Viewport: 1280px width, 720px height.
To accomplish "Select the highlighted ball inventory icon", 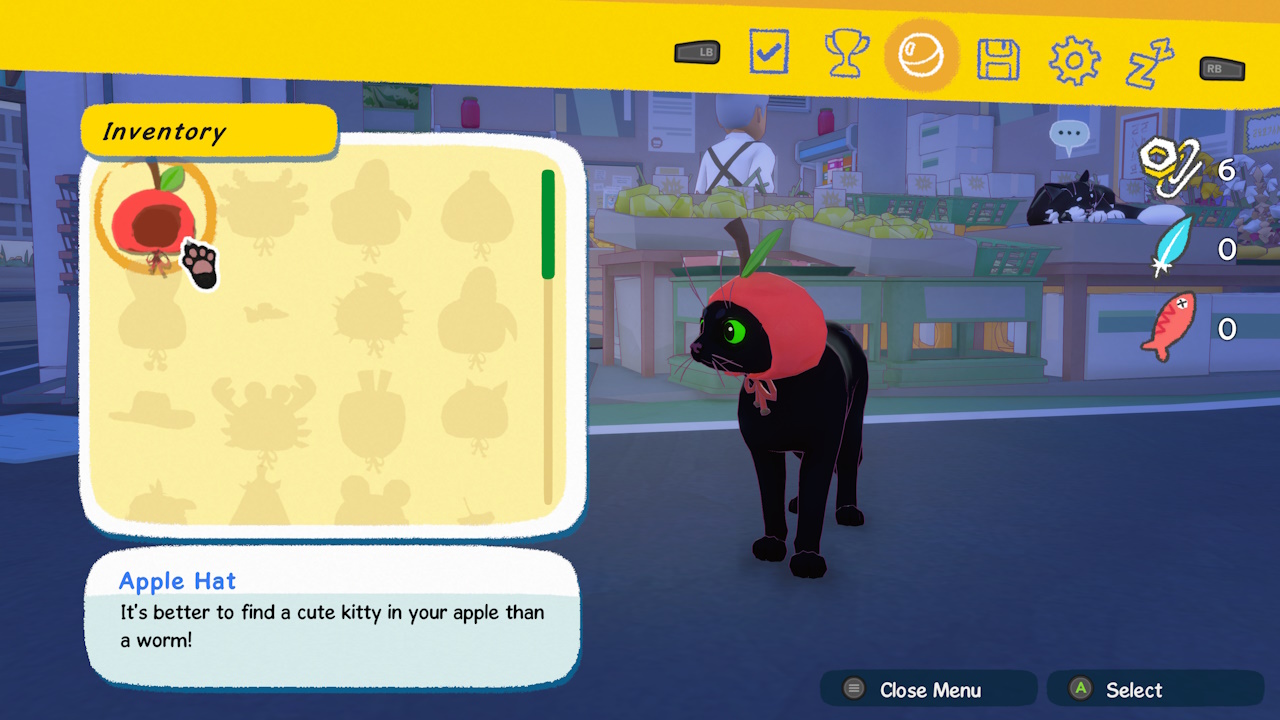I will tap(921, 52).
